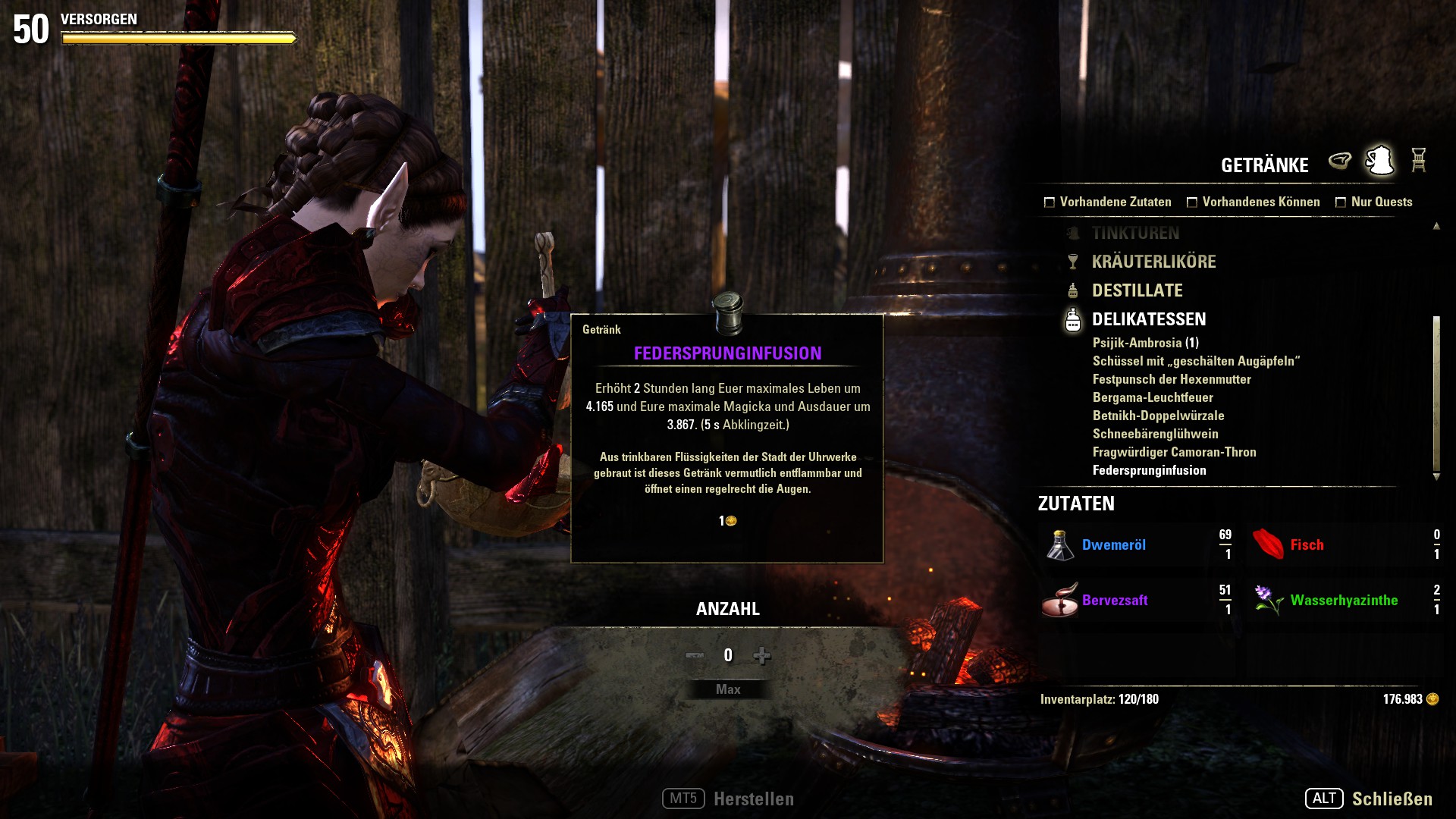Choose the Fragwürdiger Camoran-Thron recipe
Screen dimensions: 1456x819
tap(1174, 452)
